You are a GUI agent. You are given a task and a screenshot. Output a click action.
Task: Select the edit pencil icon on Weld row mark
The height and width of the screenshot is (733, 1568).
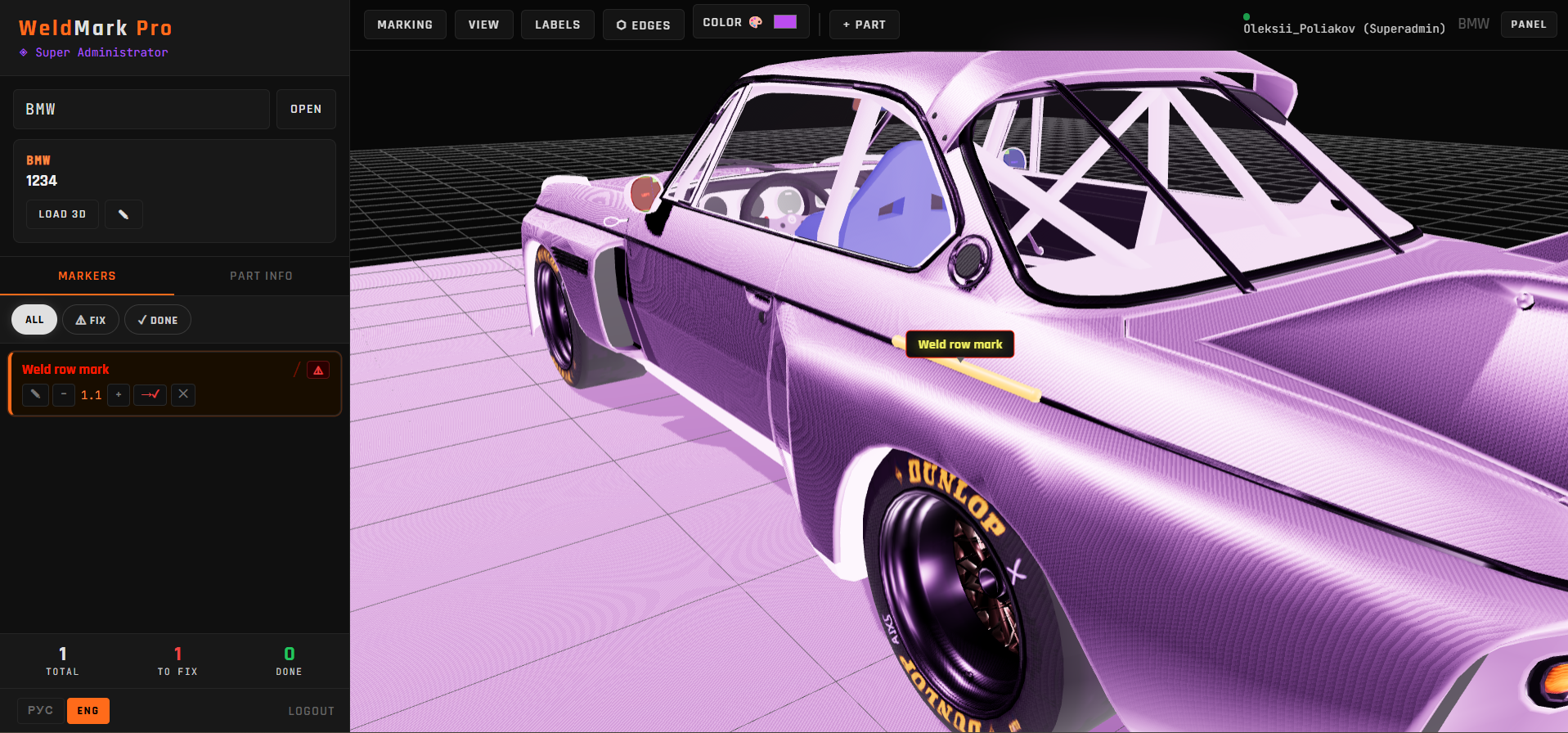pos(35,395)
